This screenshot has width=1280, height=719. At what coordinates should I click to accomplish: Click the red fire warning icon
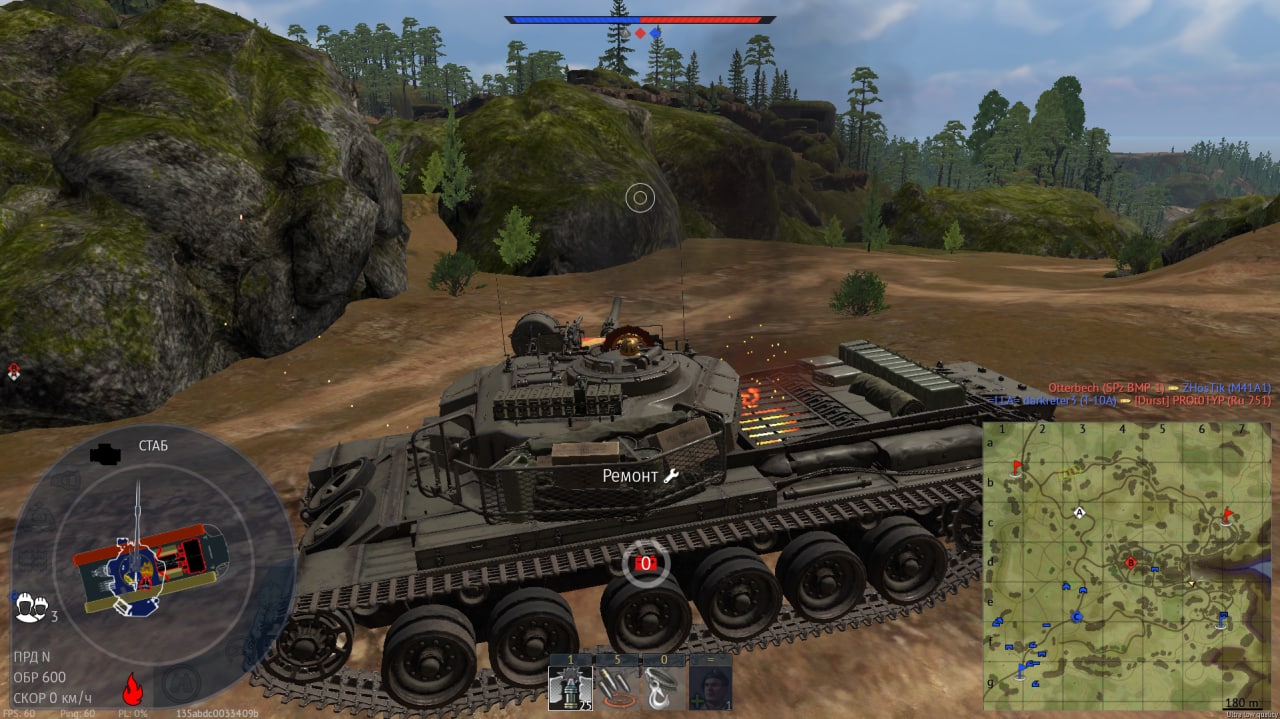click(x=130, y=689)
